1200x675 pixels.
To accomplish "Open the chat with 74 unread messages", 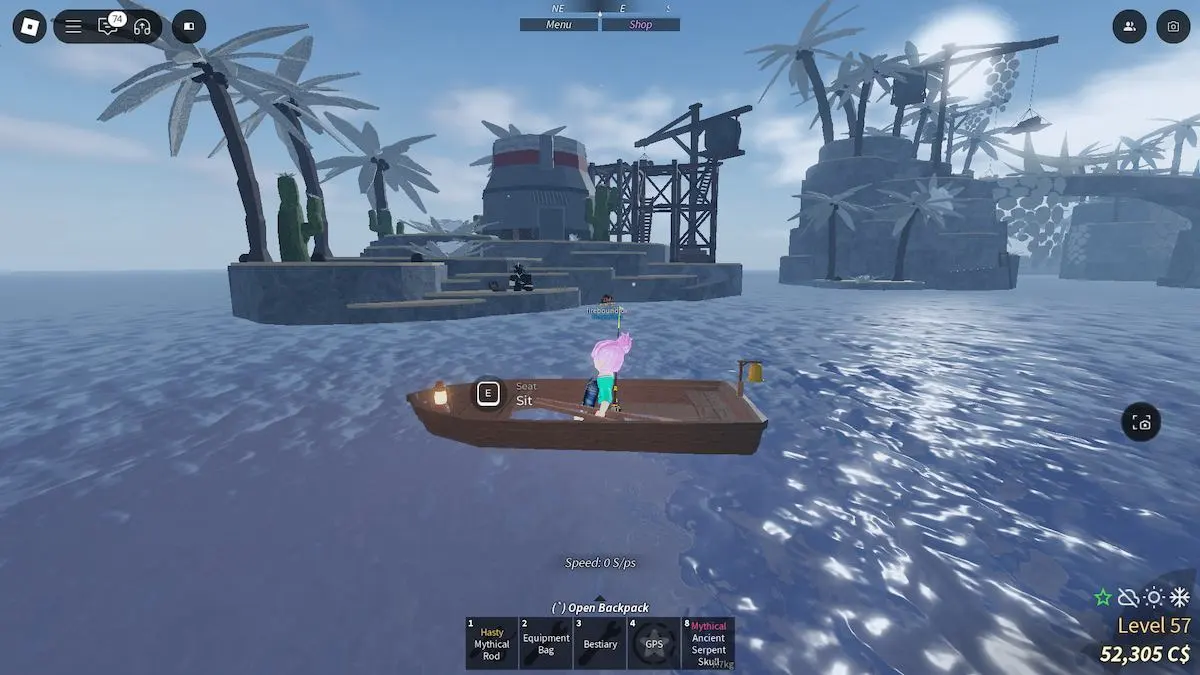I will click(x=108, y=27).
